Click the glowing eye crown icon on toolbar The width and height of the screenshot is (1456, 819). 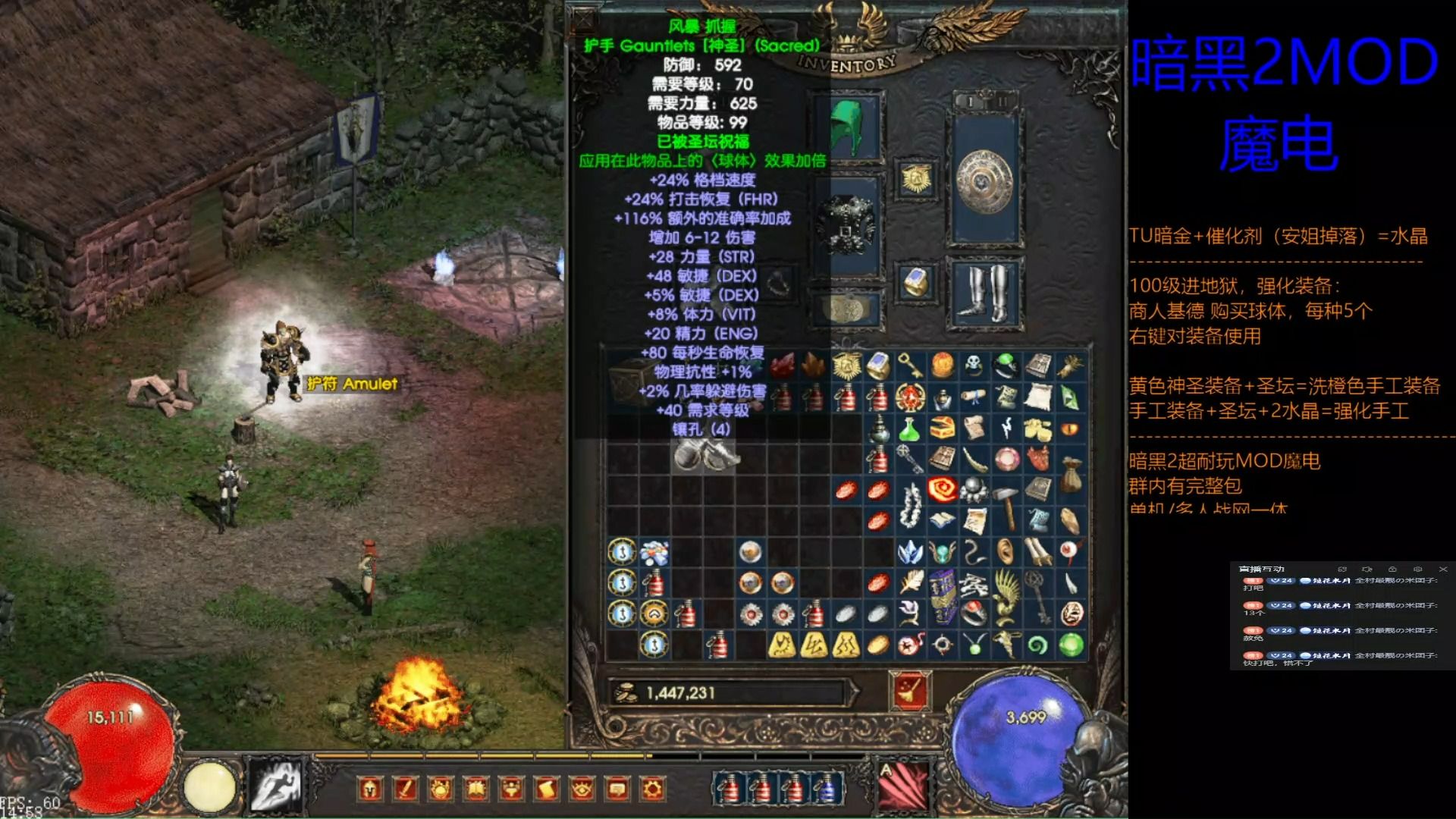pos(582,789)
